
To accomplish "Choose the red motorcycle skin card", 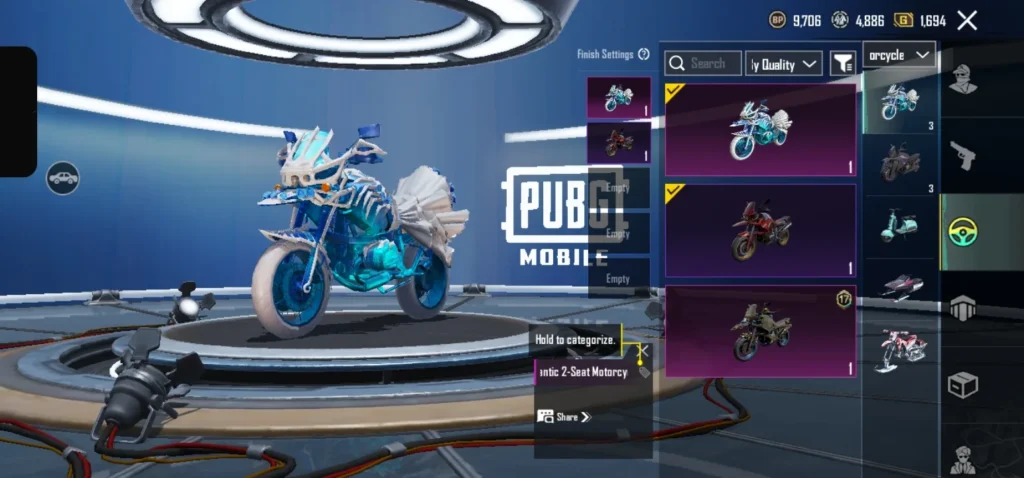I will (x=761, y=231).
